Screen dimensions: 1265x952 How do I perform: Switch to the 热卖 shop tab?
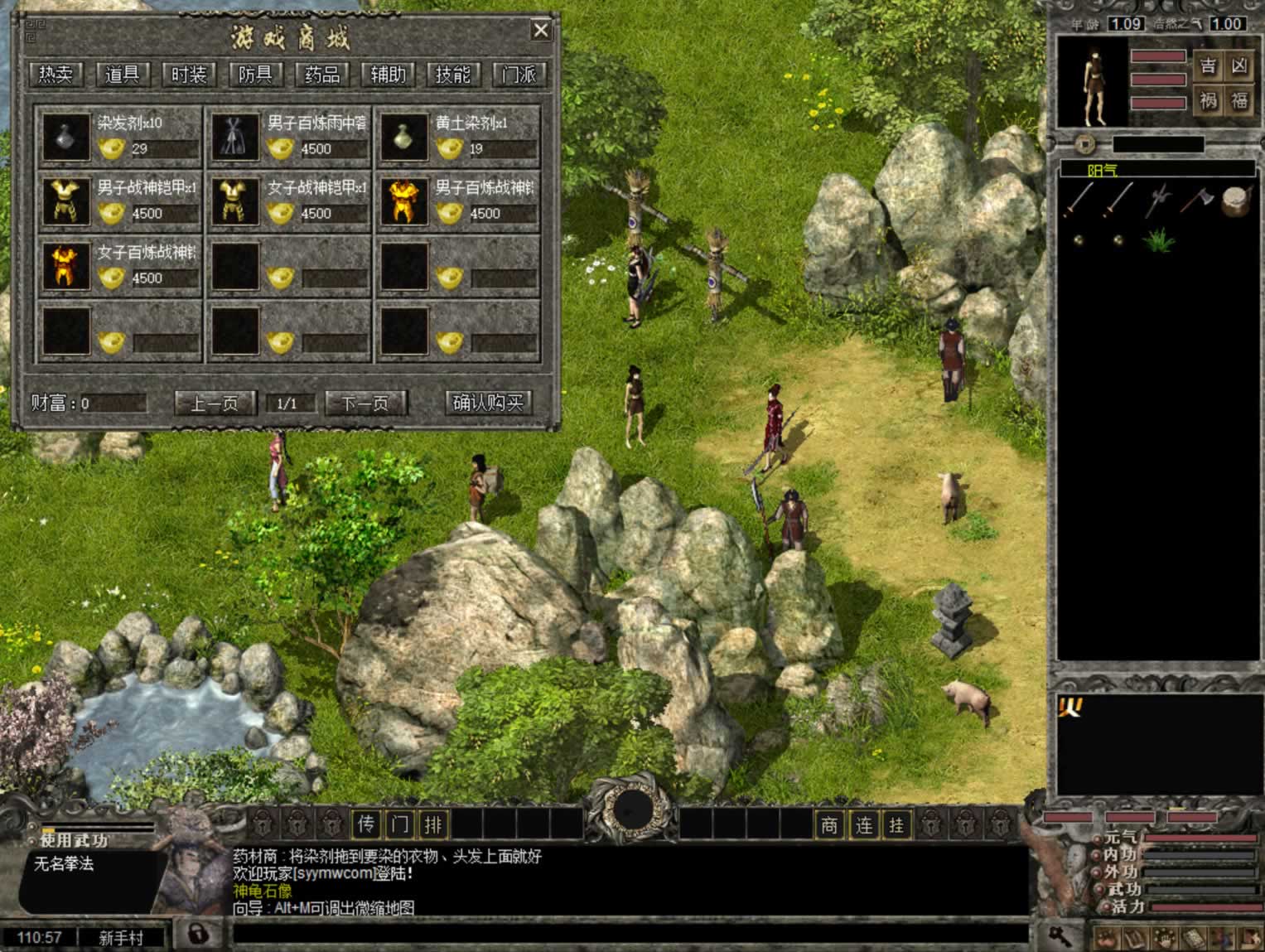(56, 75)
